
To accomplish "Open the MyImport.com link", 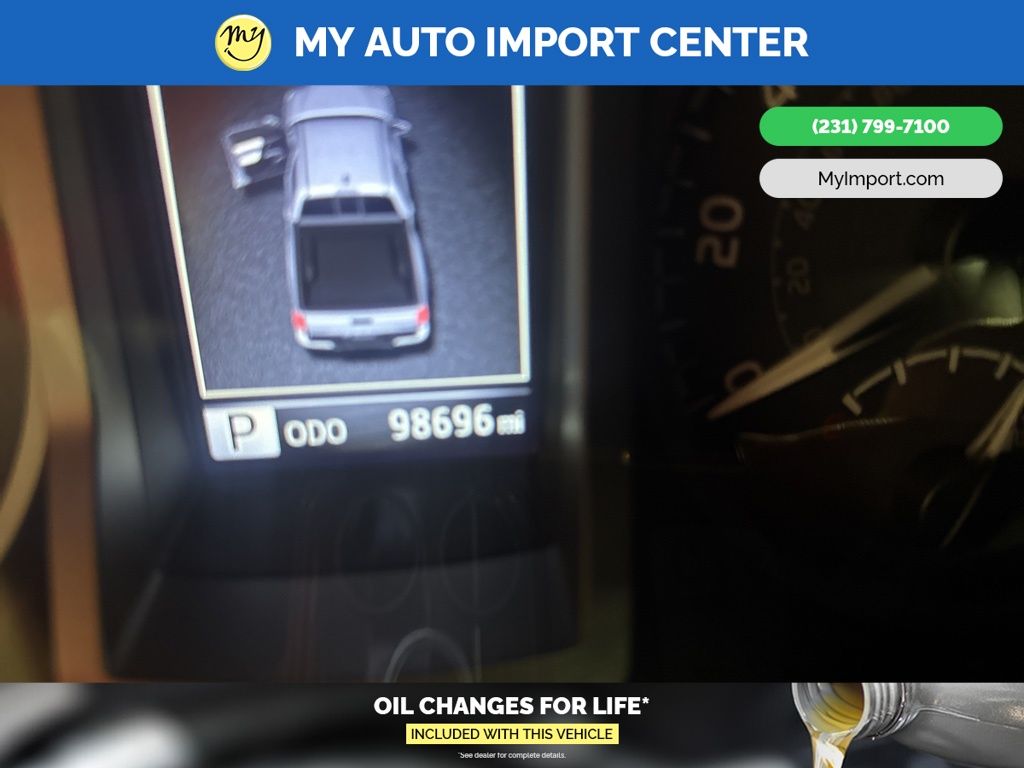I will point(880,179).
